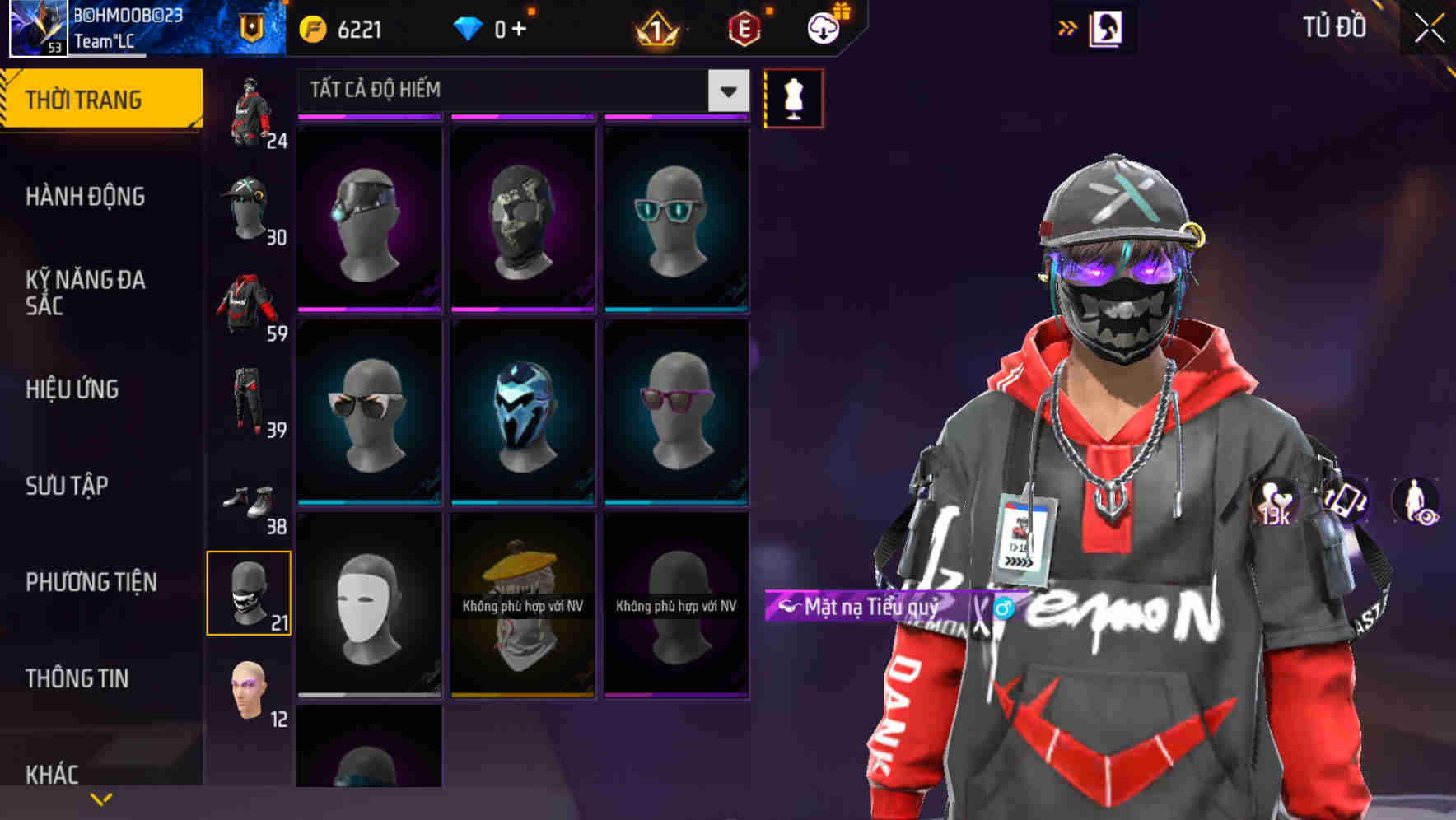Click the magenta rarity bar above the visor mask
The image size is (1456, 820).
370,117
